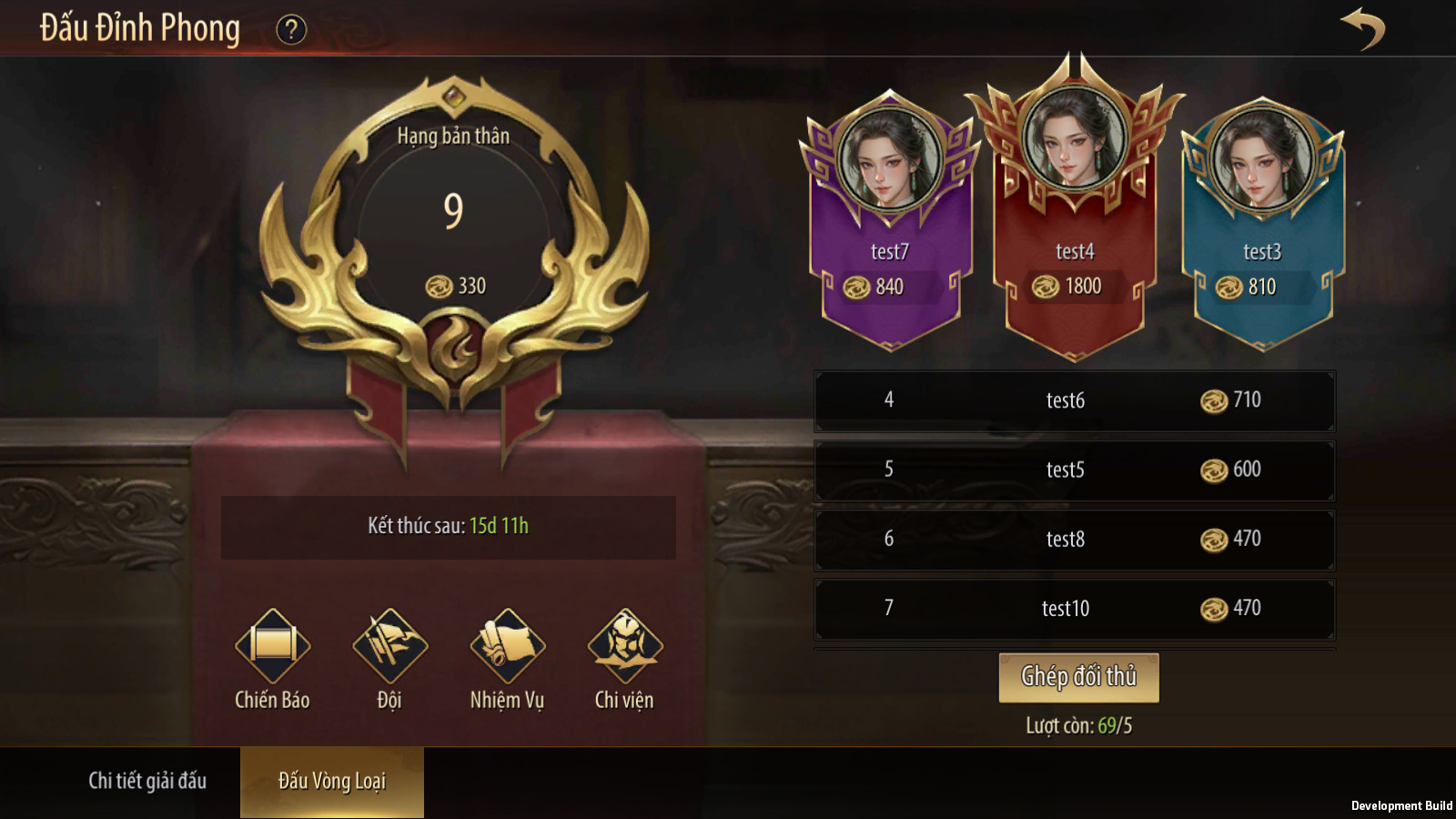The width and height of the screenshot is (1456, 819).
Task: Open the Đội team menu
Action: click(x=389, y=647)
